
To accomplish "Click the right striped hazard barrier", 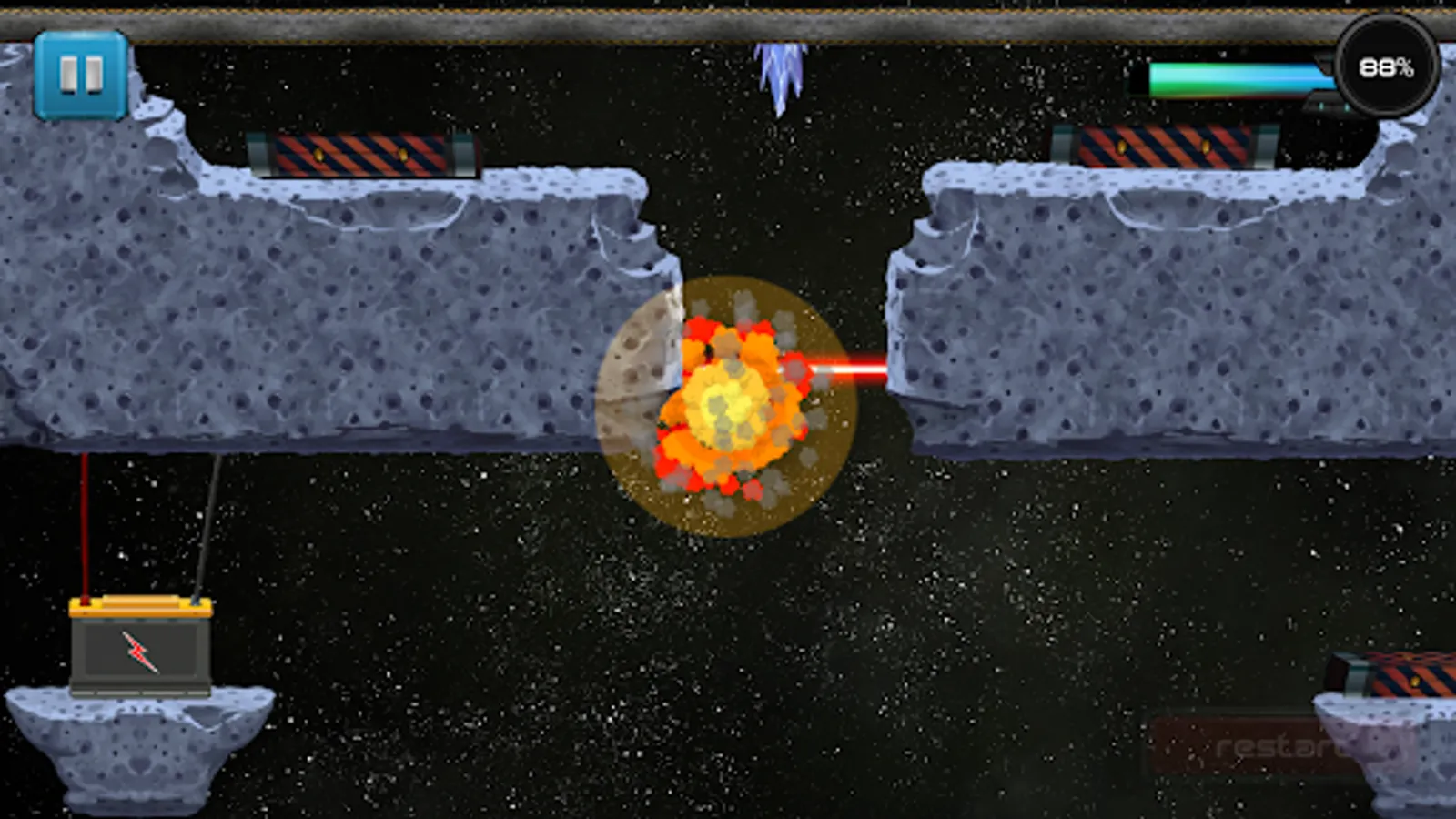I will pyautogui.click(x=1165, y=147).
